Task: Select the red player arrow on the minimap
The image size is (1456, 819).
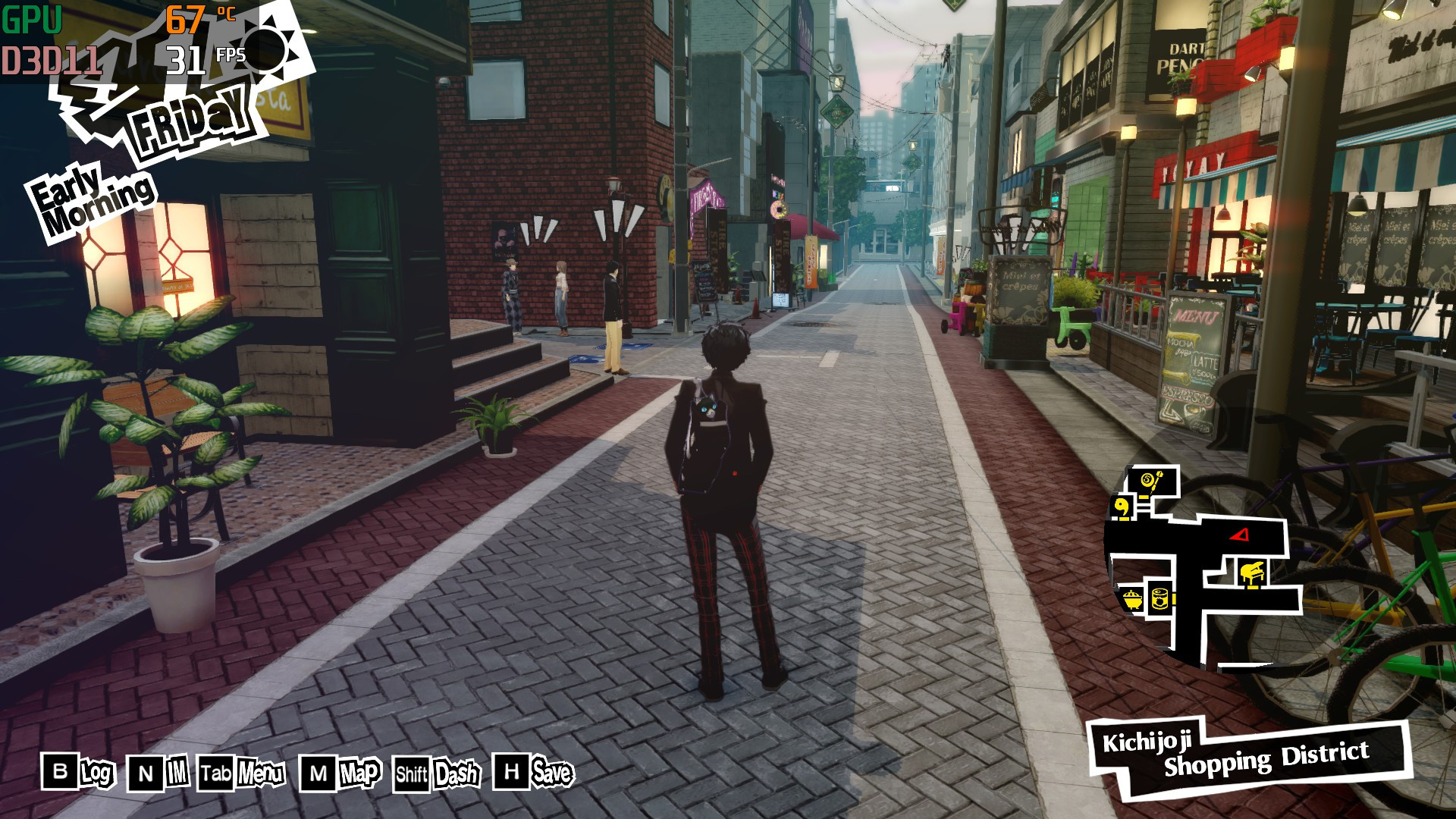Action: click(x=1239, y=535)
